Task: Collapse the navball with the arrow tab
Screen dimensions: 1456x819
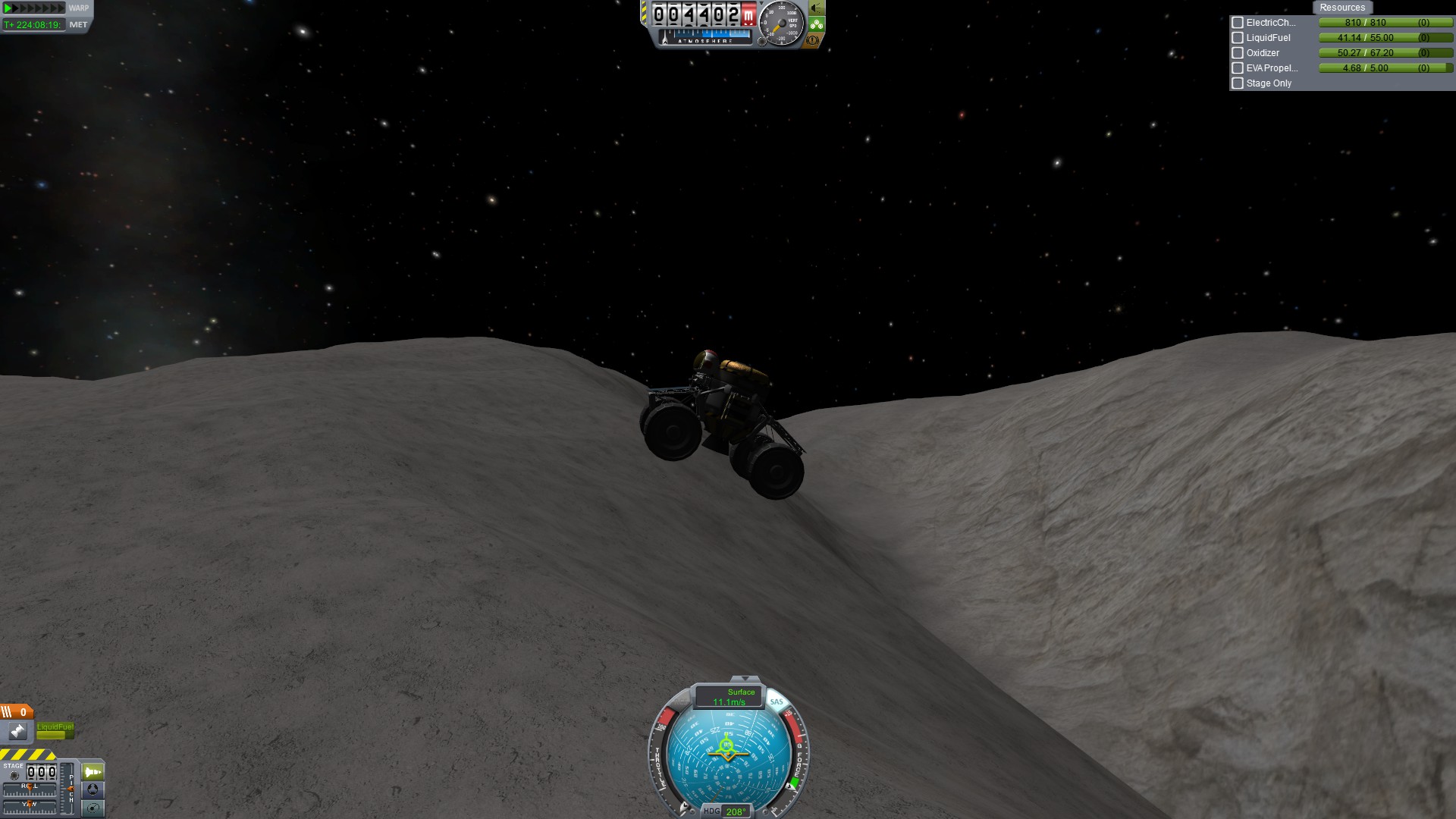Action: coord(745,678)
